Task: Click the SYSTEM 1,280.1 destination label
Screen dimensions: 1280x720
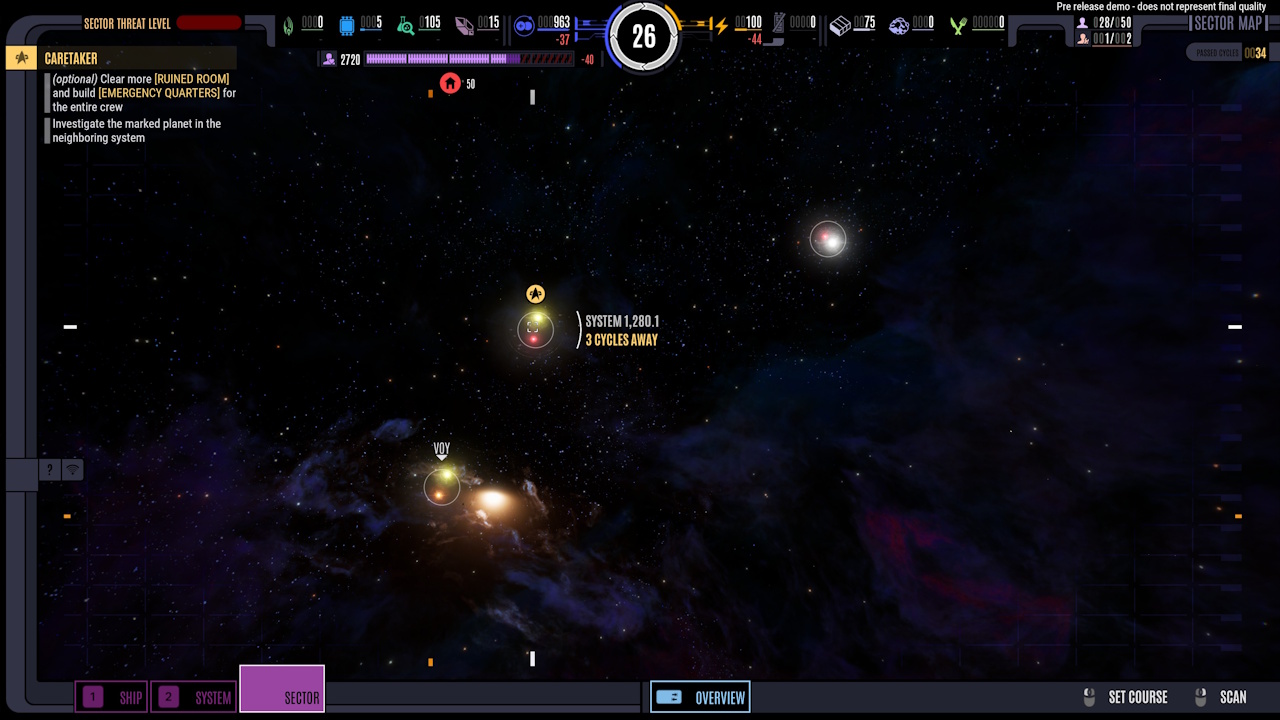Action: (x=620, y=322)
